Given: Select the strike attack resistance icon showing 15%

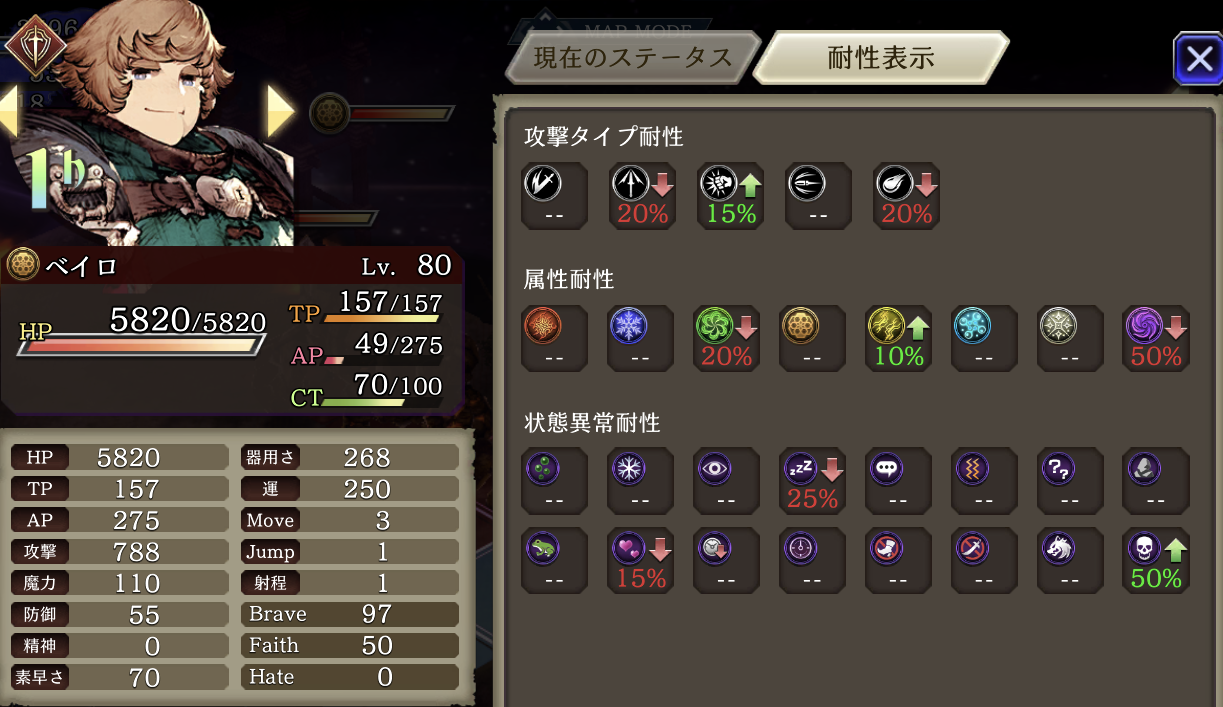Looking at the screenshot, I should click(715, 184).
